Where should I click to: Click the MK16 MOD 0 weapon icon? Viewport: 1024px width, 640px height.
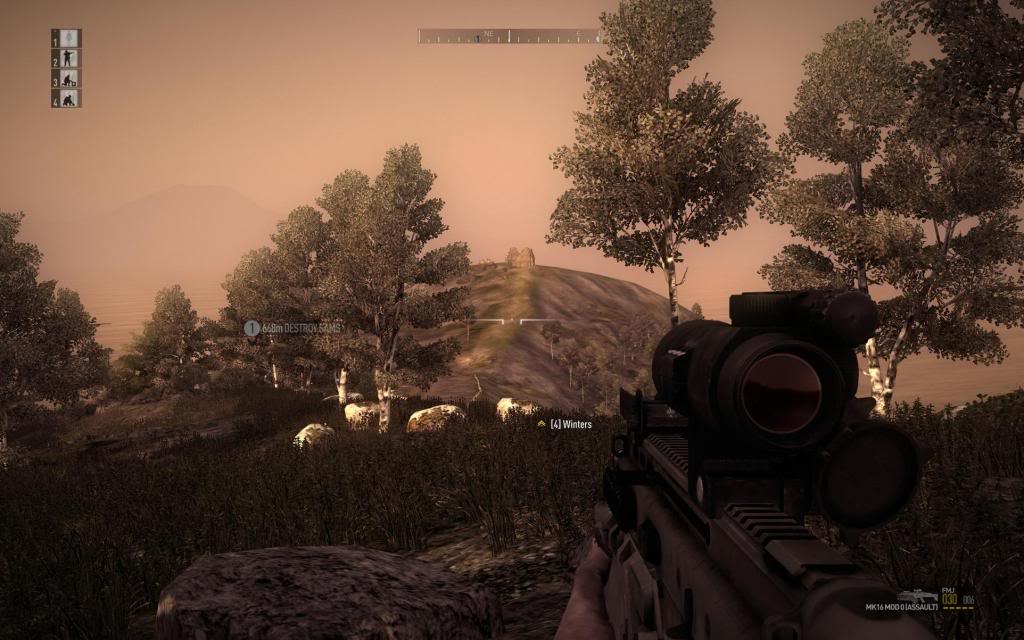click(x=917, y=594)
